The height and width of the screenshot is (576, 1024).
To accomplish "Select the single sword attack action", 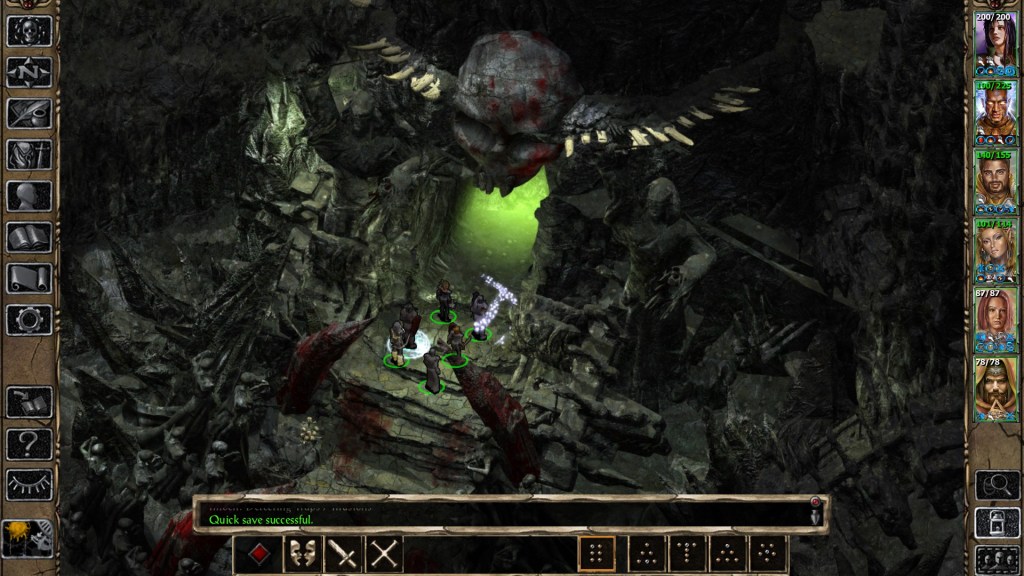I will [343, 553].
